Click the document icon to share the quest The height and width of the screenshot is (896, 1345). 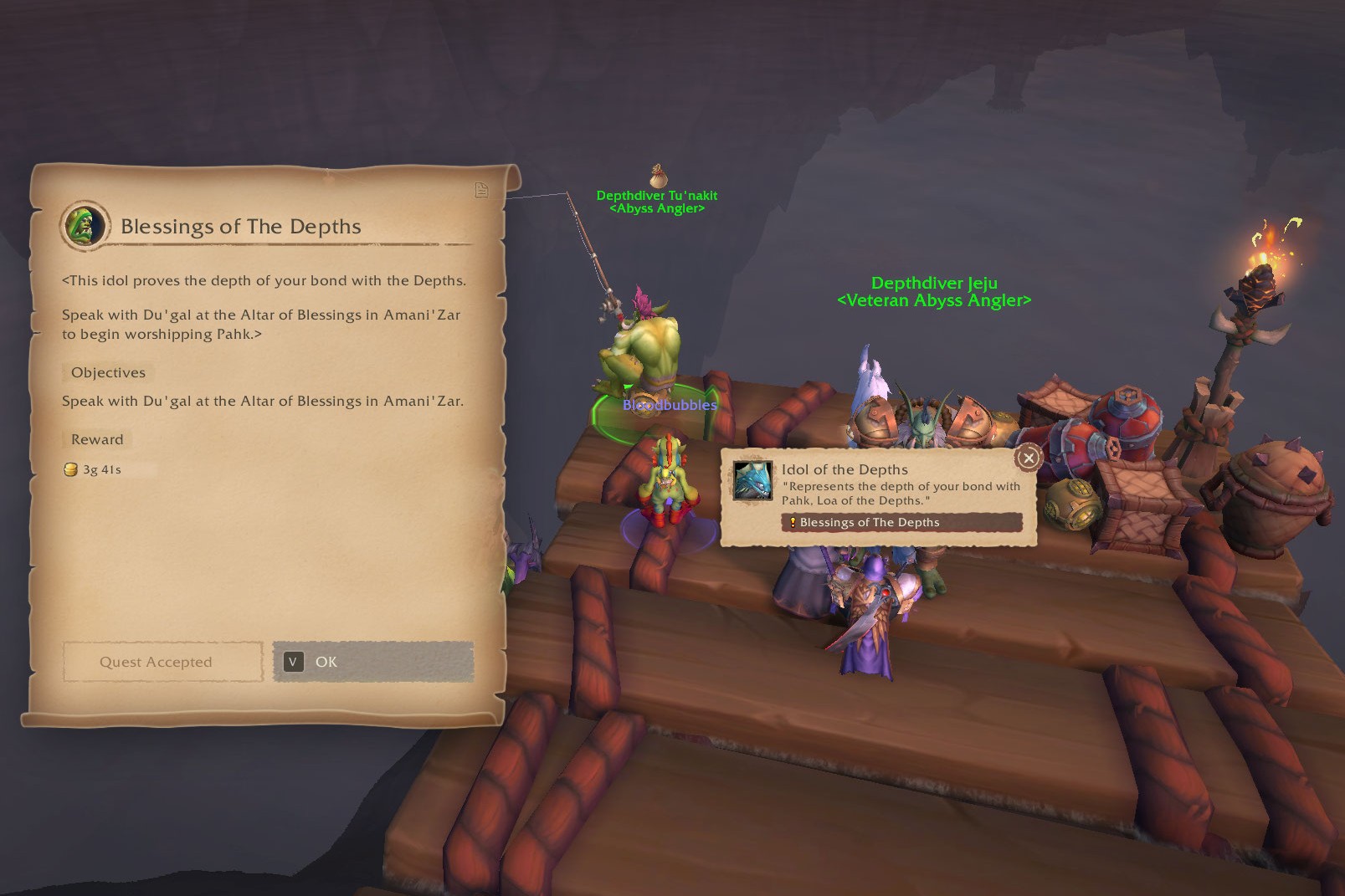[480, 190]
